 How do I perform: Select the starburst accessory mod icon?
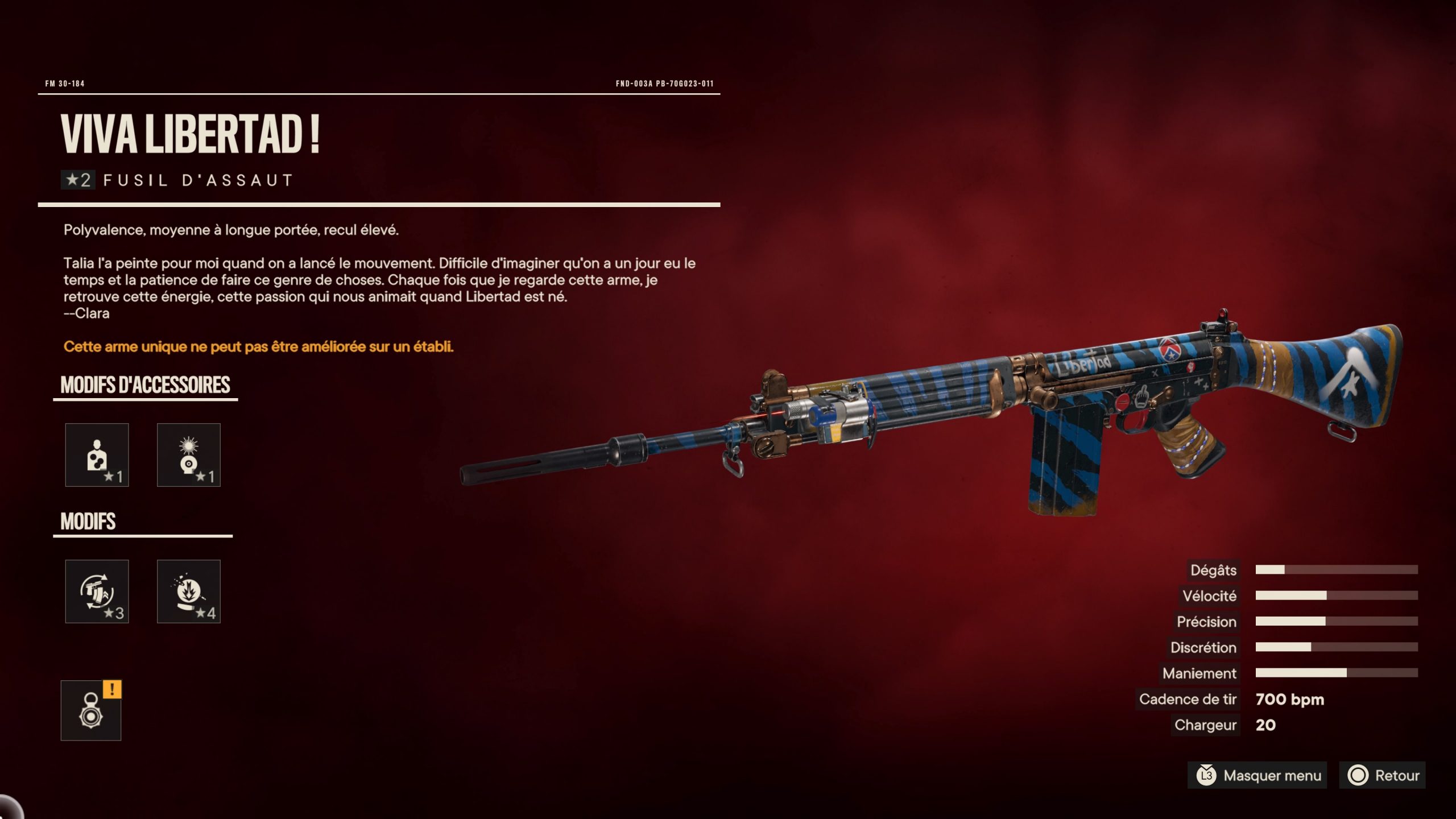(188, 455)
